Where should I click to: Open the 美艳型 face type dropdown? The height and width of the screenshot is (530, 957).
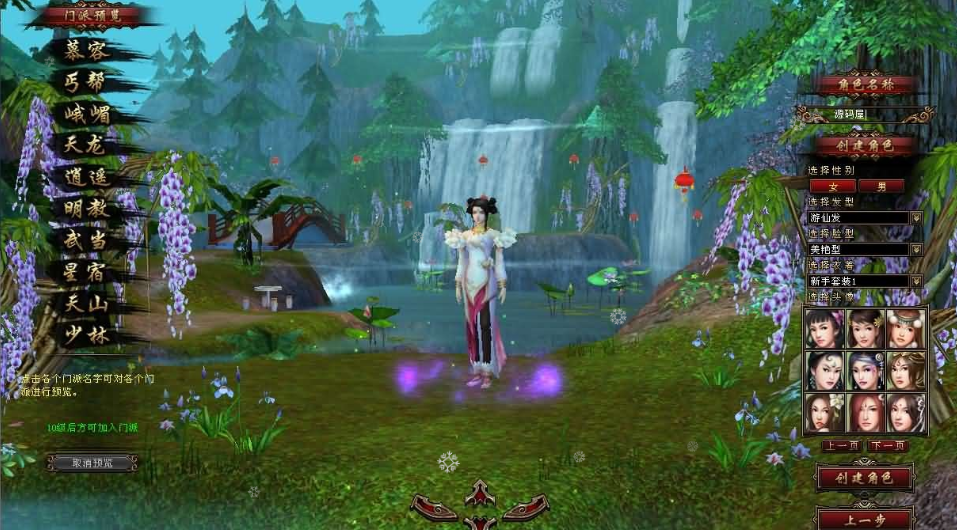(x=915, y=249)
